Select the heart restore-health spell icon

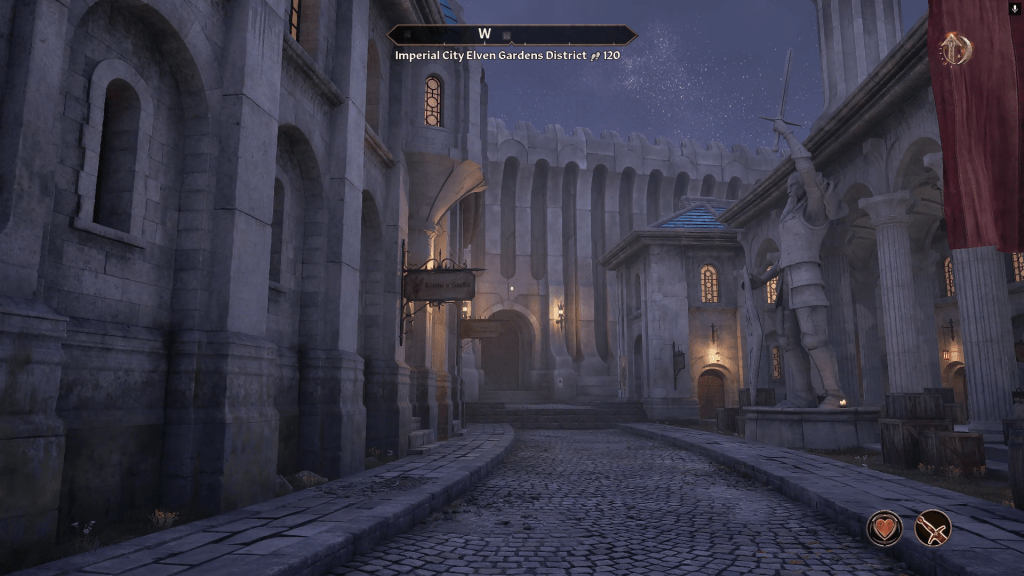coord(884,528)
